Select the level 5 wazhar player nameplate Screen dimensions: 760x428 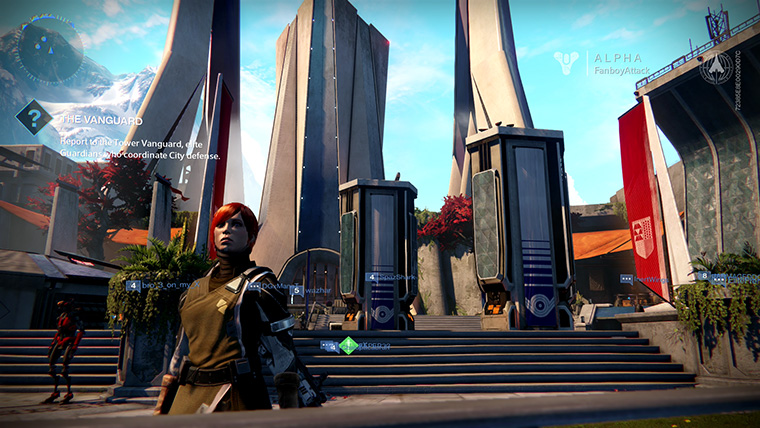(x=310, y=288)
